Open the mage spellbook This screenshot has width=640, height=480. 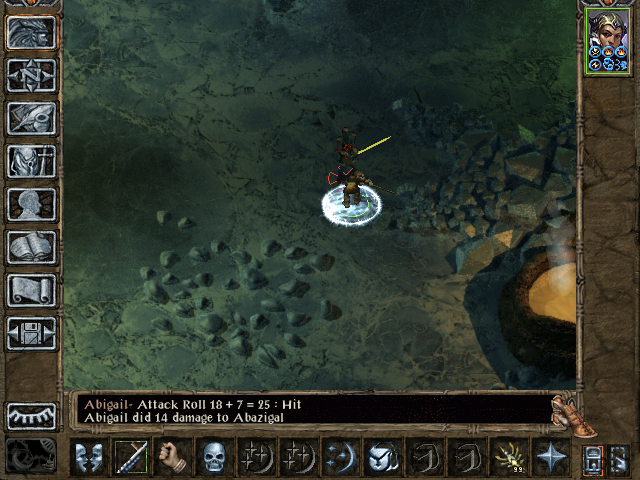click(x=31, y=247)
